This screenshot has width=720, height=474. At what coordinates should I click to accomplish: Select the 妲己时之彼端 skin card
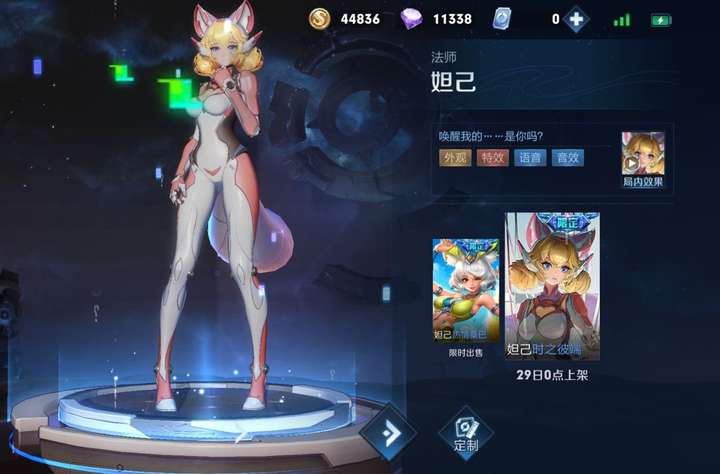552,286
